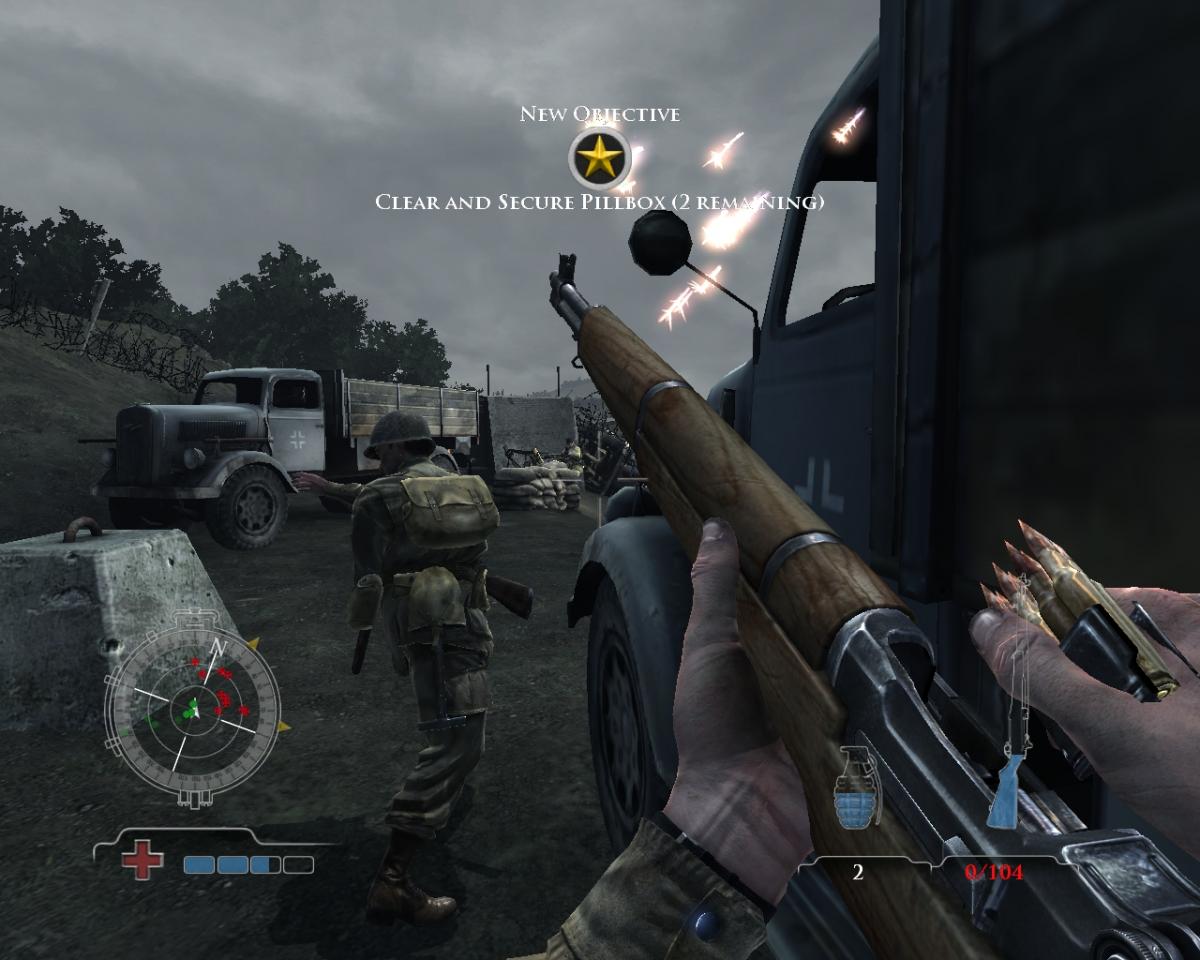Click the gold star New Objective icon

point(598,158)
